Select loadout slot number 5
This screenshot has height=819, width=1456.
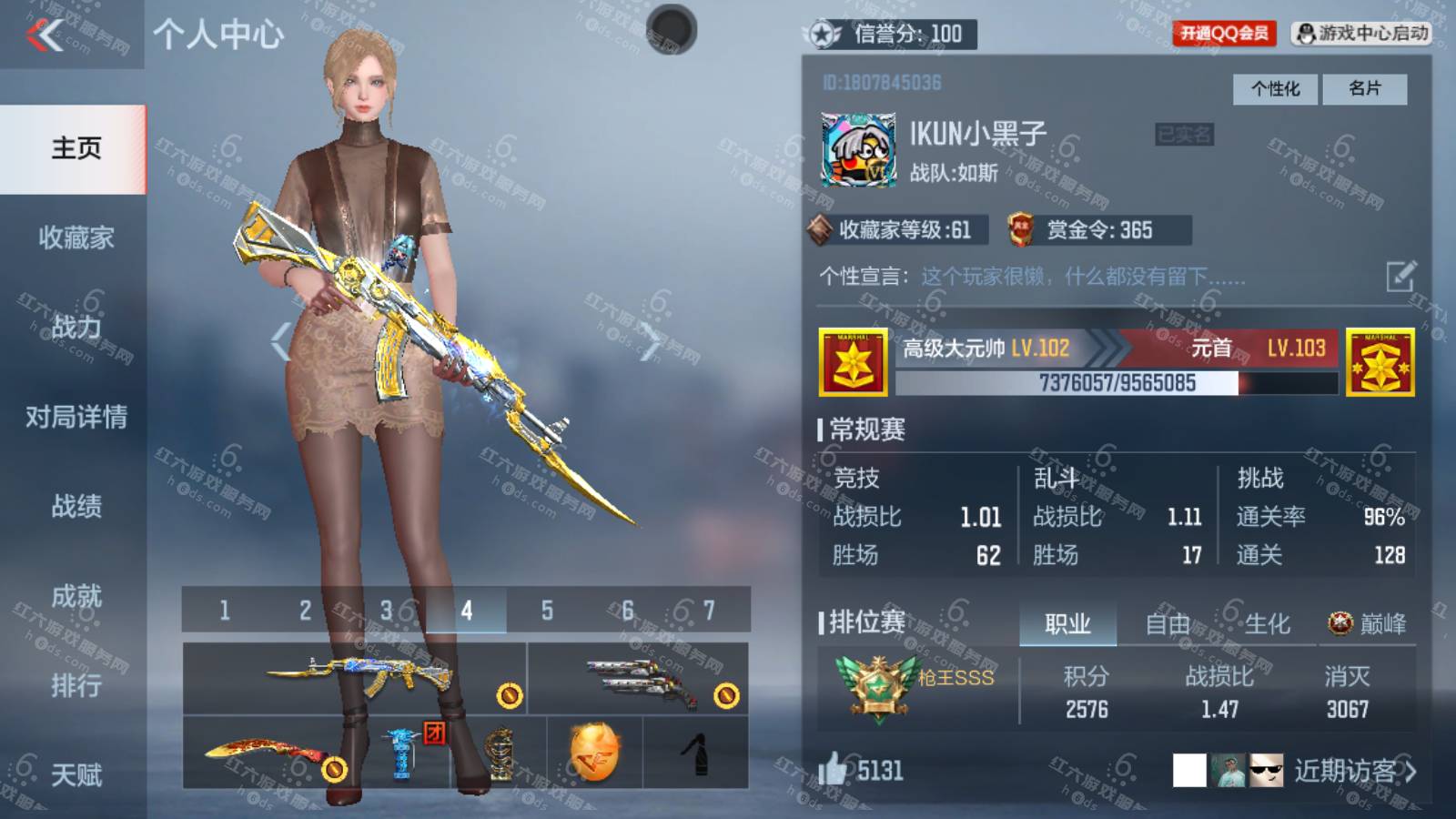click(x=547, y=611)
